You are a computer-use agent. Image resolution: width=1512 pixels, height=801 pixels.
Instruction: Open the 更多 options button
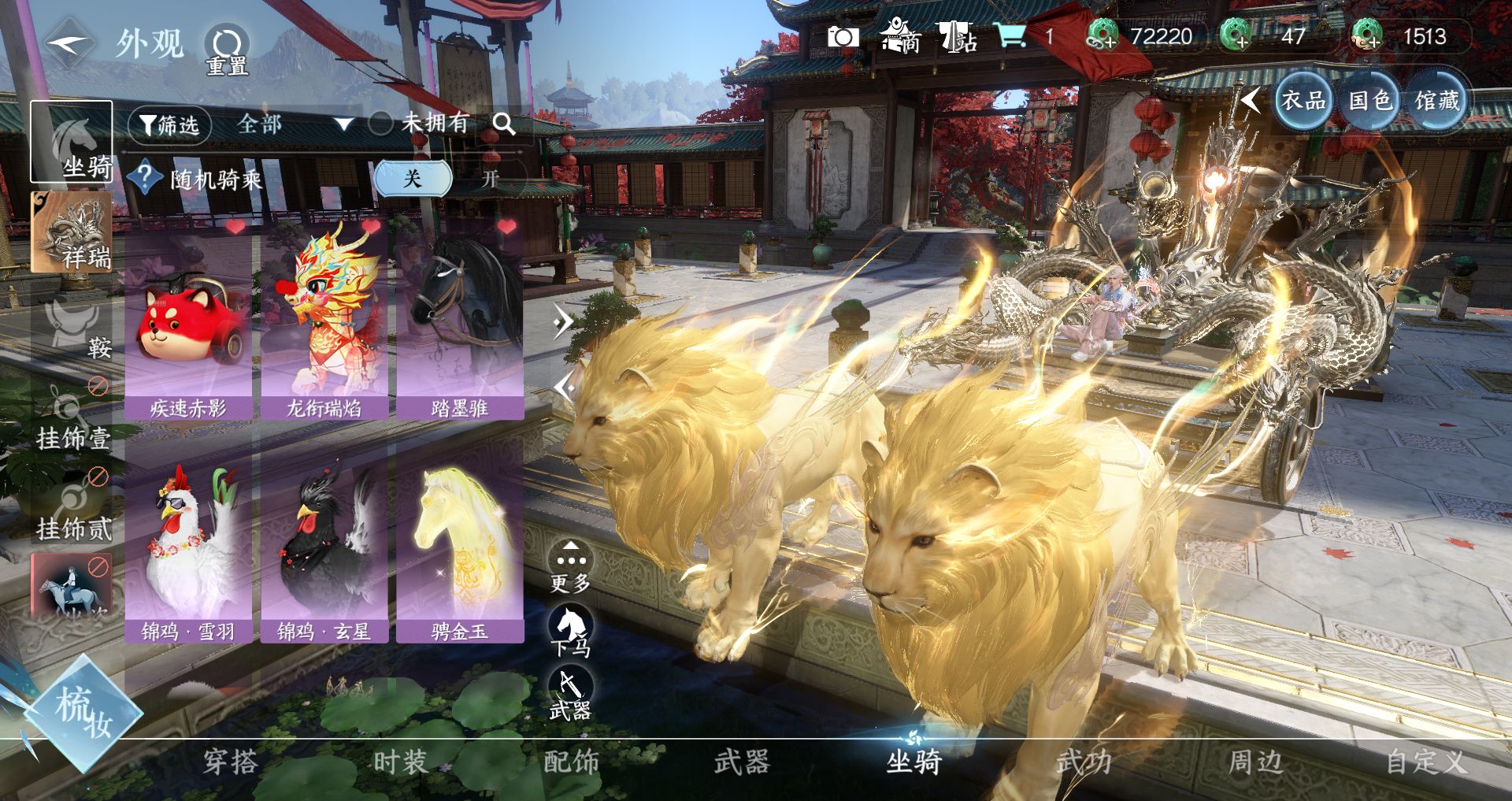(570, 567)
